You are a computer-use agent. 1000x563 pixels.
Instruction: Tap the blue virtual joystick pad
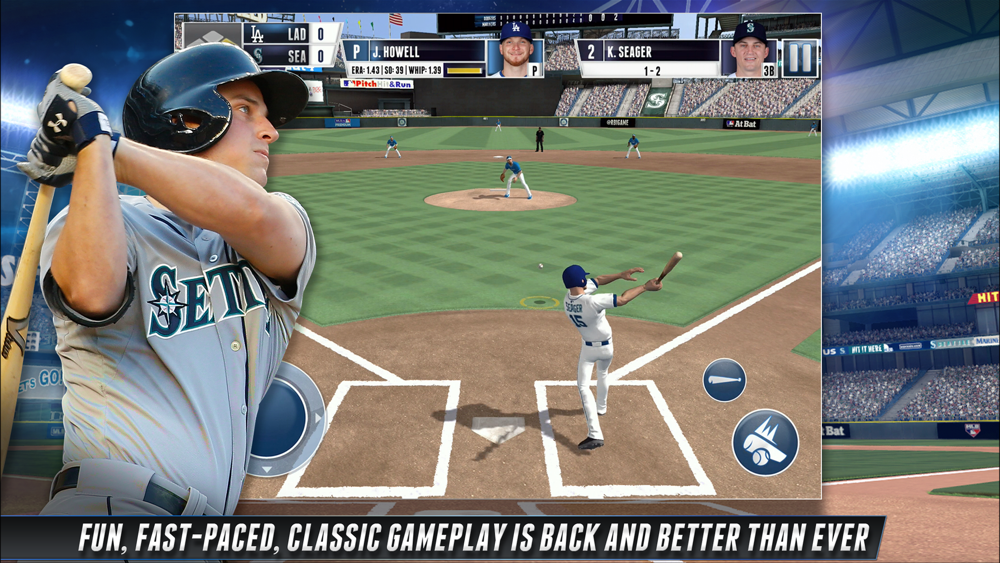(x=281, y=418)
